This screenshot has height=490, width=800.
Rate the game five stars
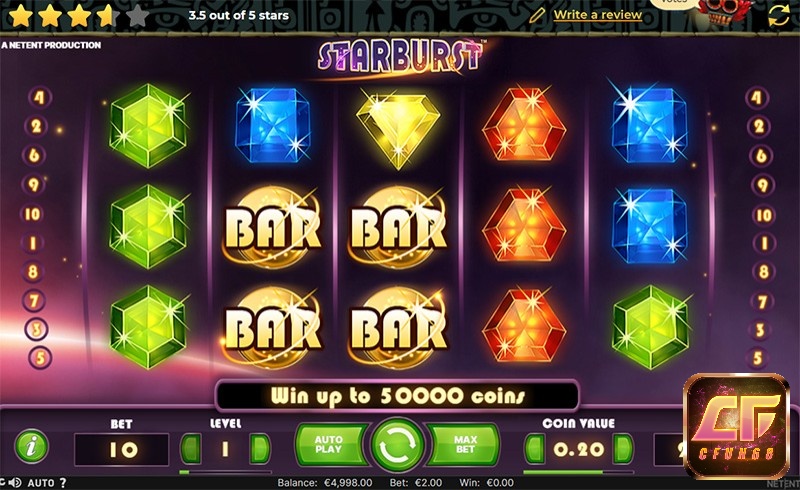pos(139,15)
